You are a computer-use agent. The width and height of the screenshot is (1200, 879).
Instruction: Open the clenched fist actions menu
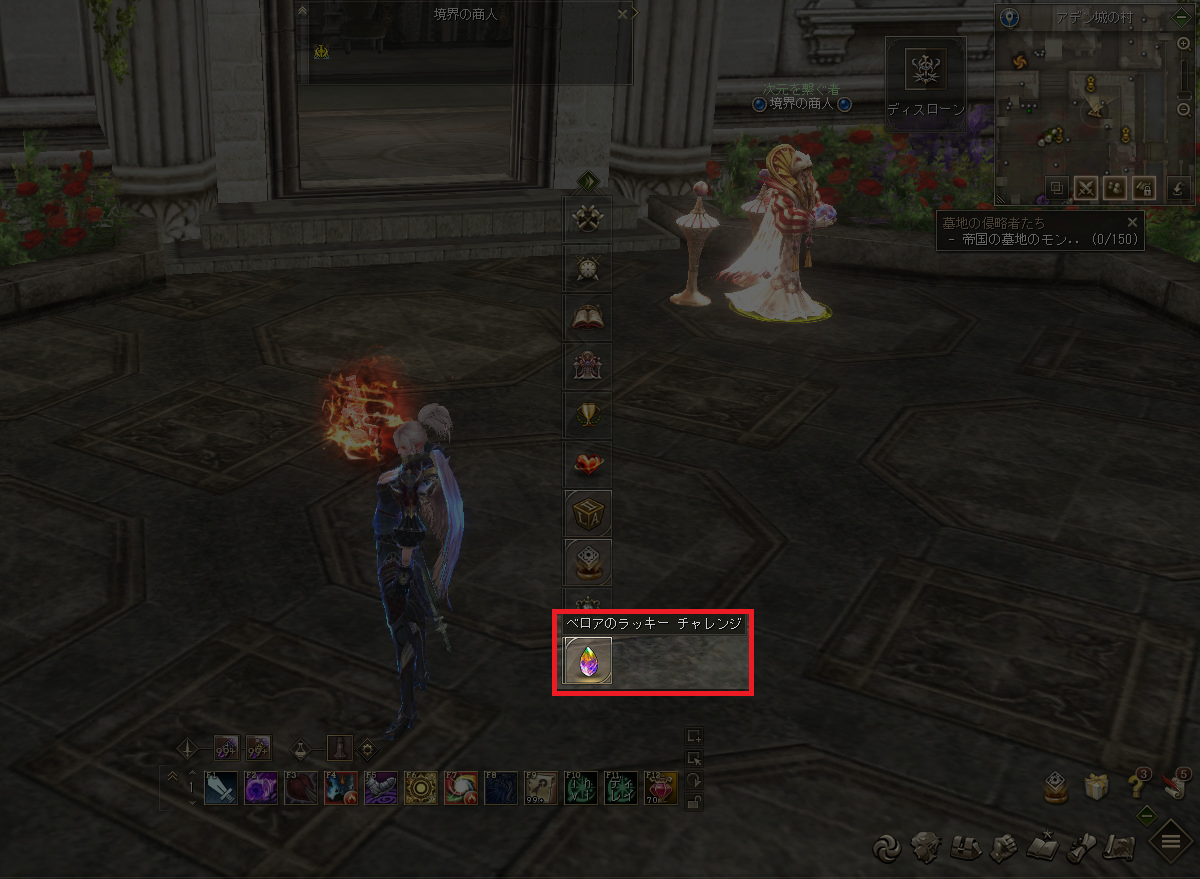click(x=1002, y=848)
